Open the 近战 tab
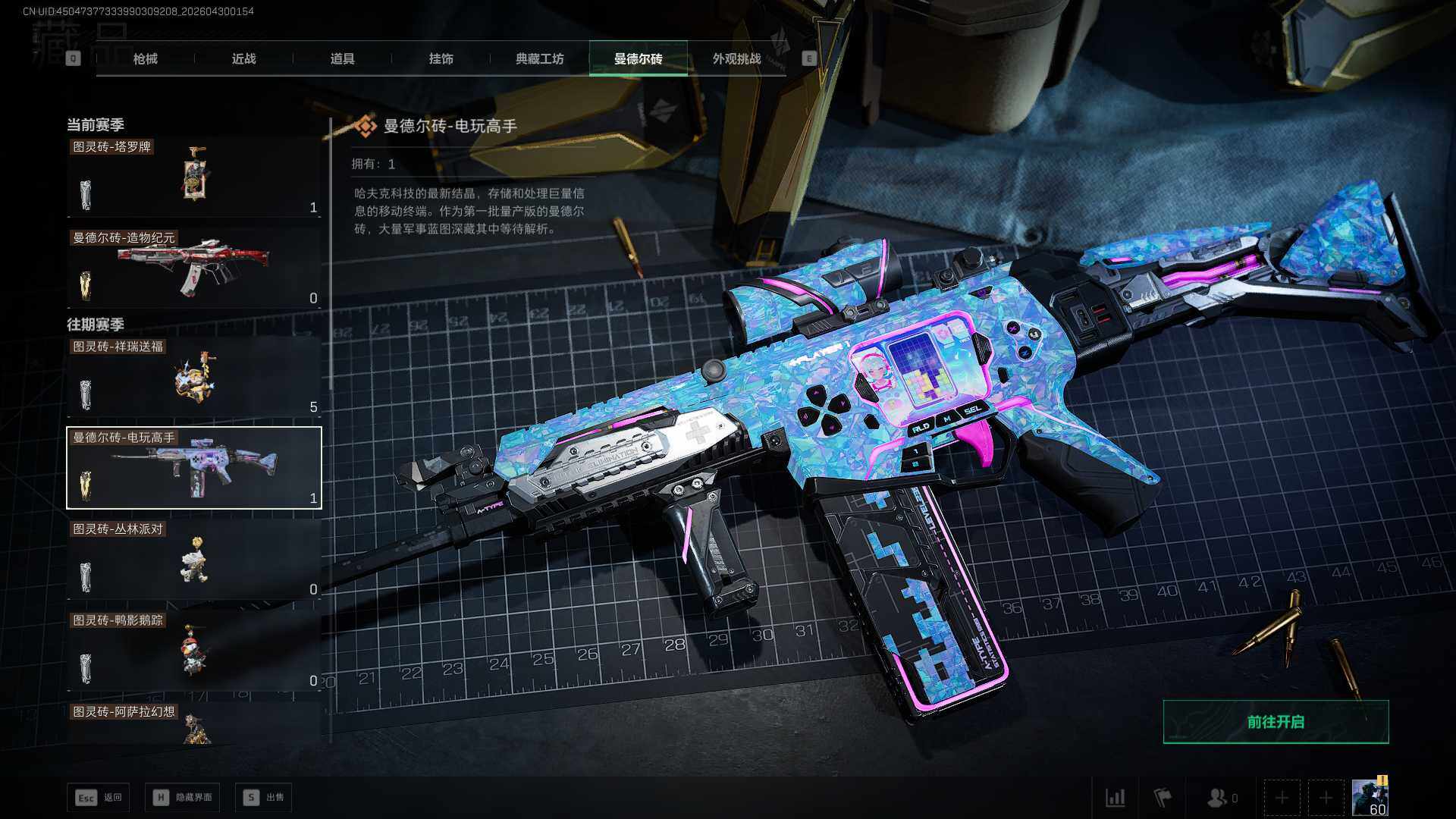This screenshot has width=1456, height=819. pos(243,58)
